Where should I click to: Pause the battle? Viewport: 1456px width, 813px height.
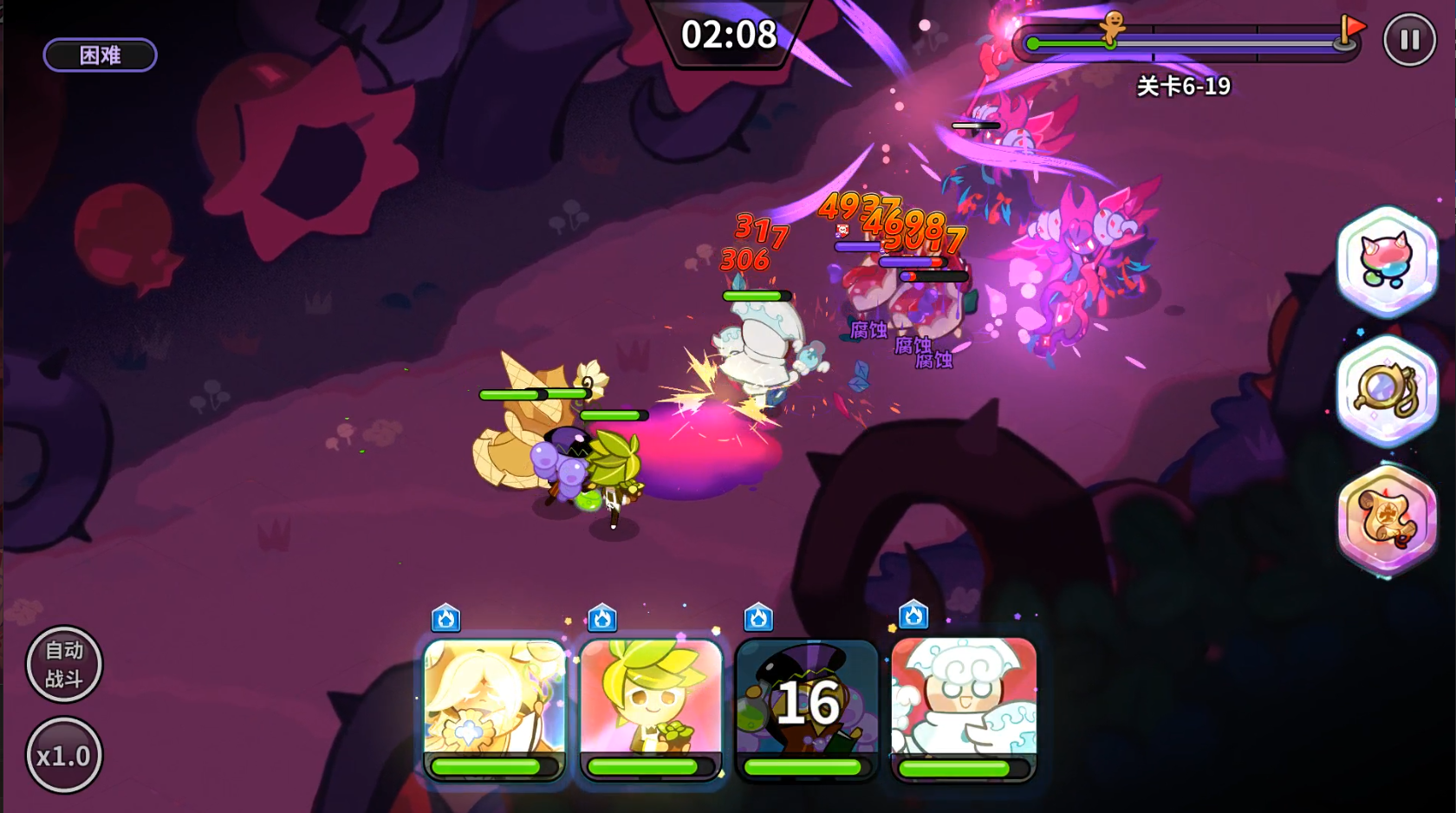click(1409, 40)
